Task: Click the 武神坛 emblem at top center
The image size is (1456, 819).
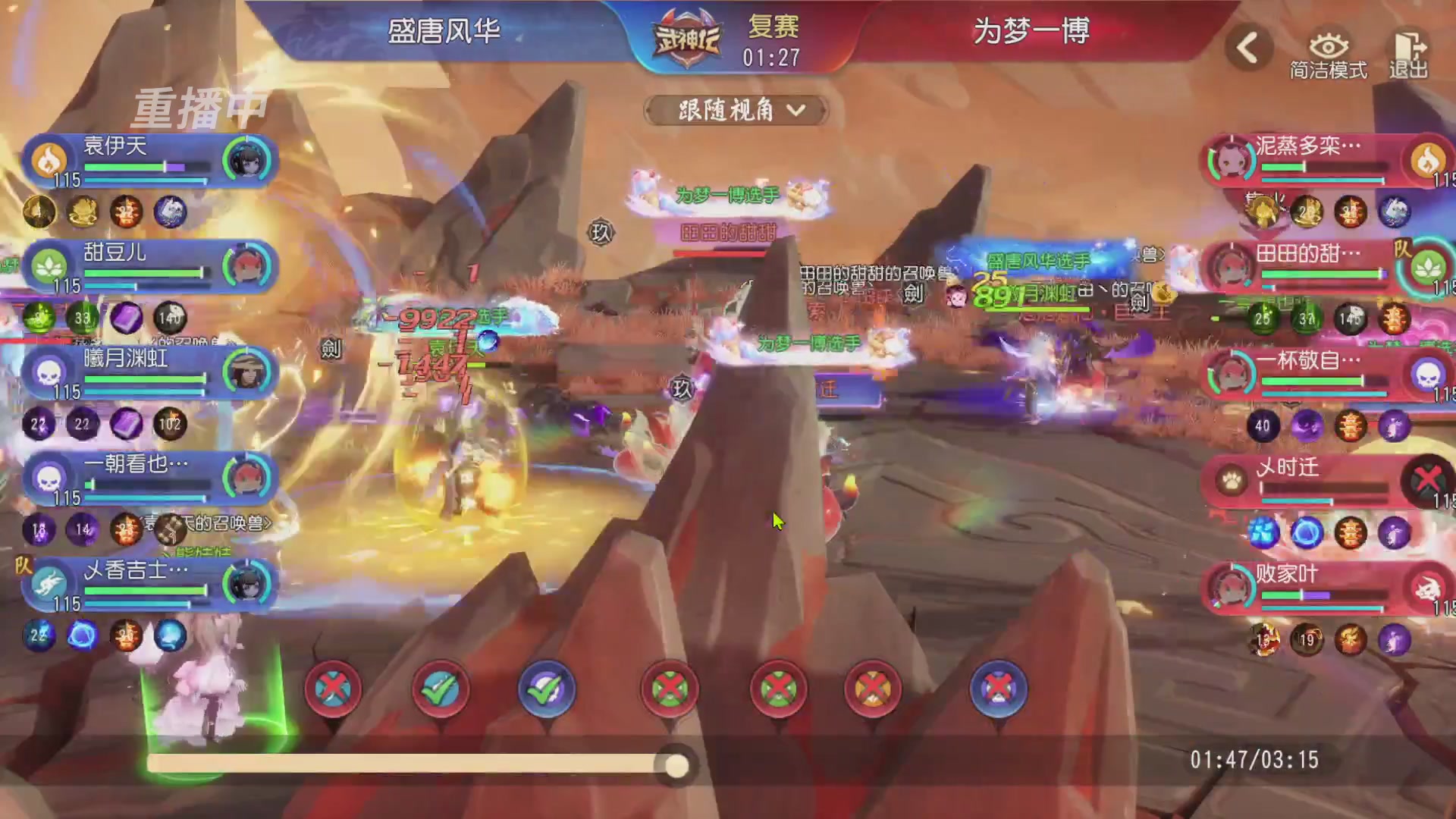Action: pyautogui.click(x=686, y=36)
